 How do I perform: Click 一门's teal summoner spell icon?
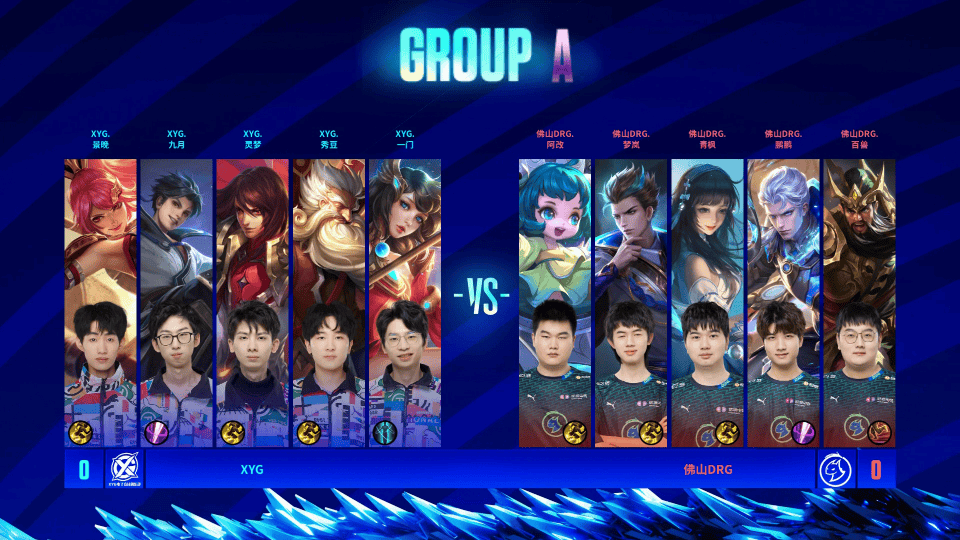coord(385,432)
